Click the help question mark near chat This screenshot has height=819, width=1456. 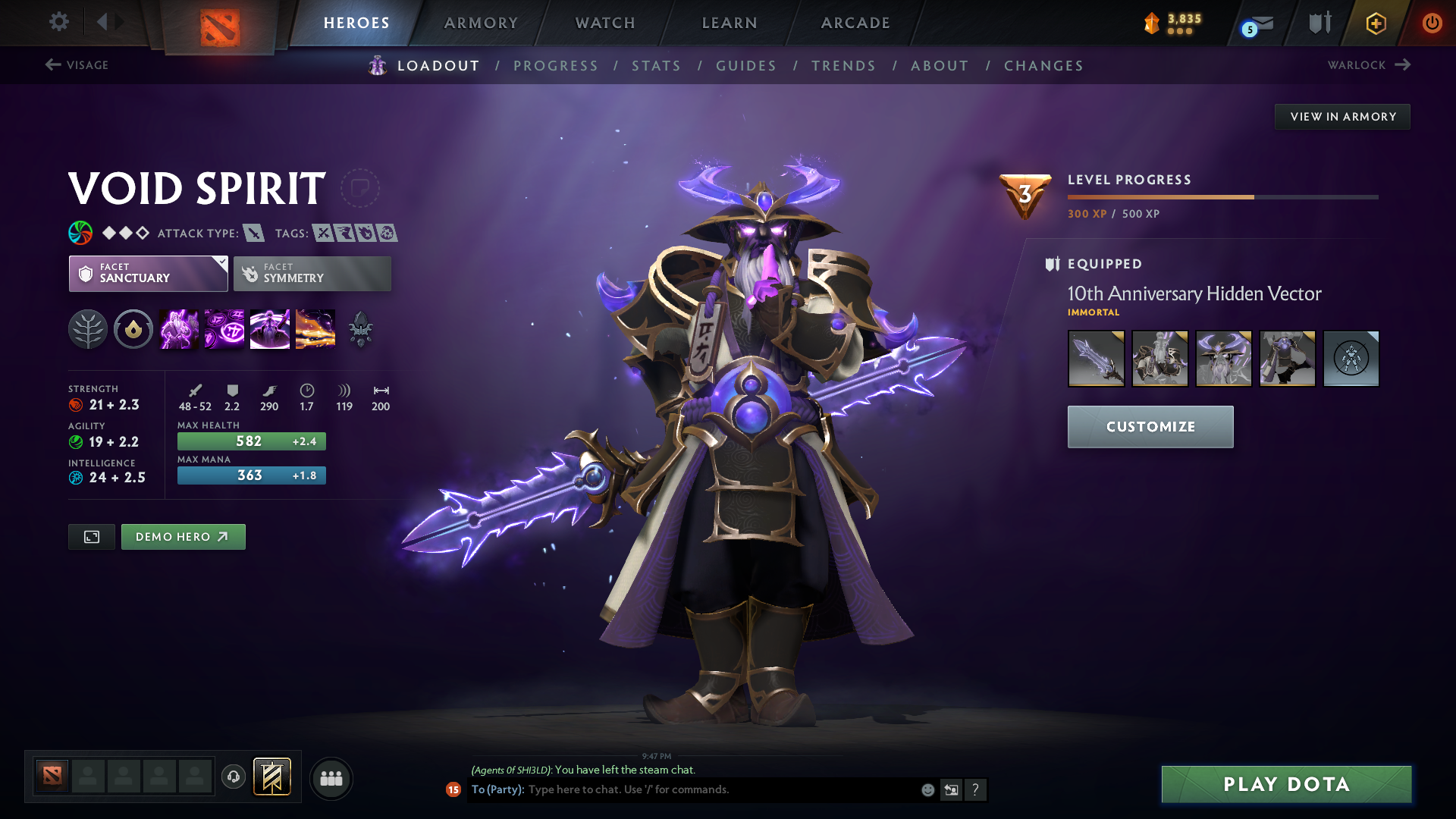point(976,789)
